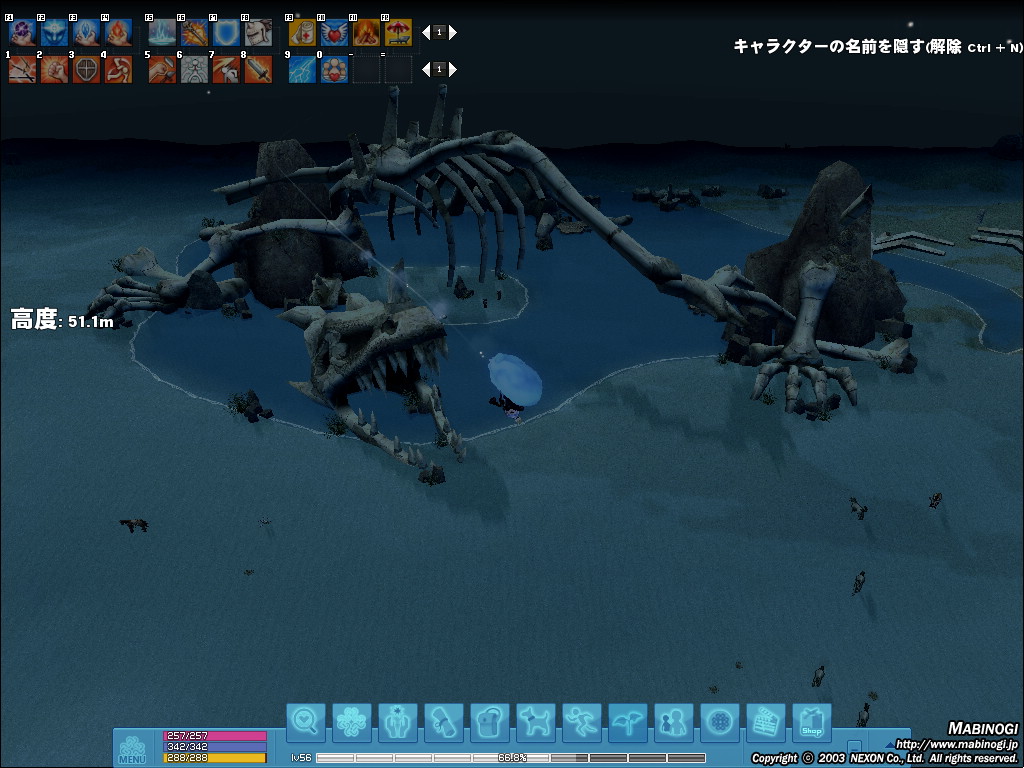The width and height of the screenshot is (1024, 768).
Task: Activate the clenched fist skill
Action: point(54,70)
